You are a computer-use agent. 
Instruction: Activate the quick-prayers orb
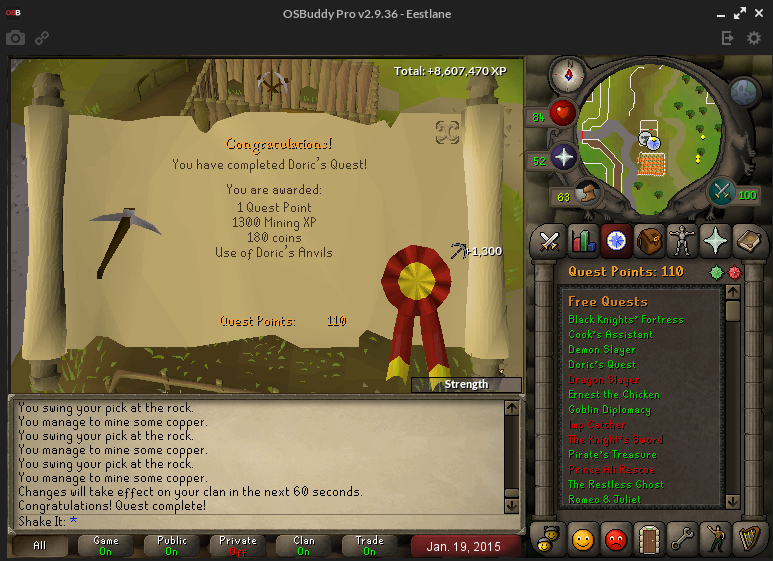pos(563,158)
